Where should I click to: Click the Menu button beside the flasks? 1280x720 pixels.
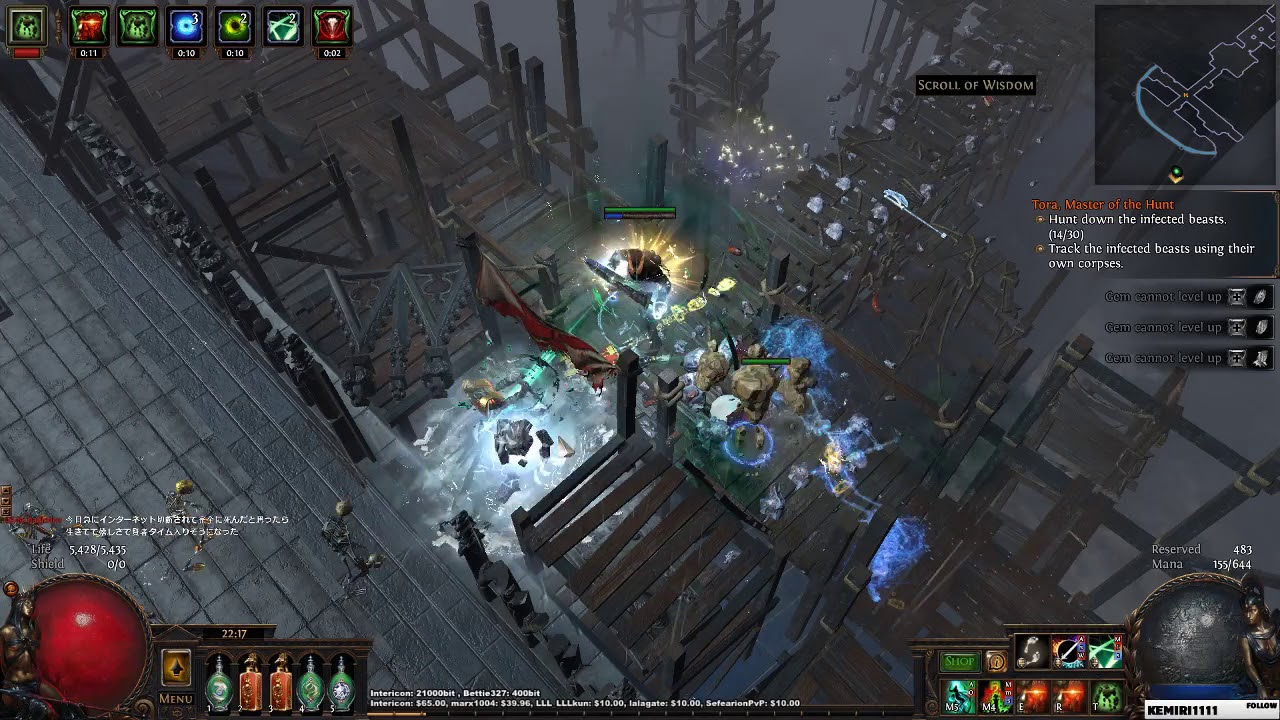(x=175, y=699)
